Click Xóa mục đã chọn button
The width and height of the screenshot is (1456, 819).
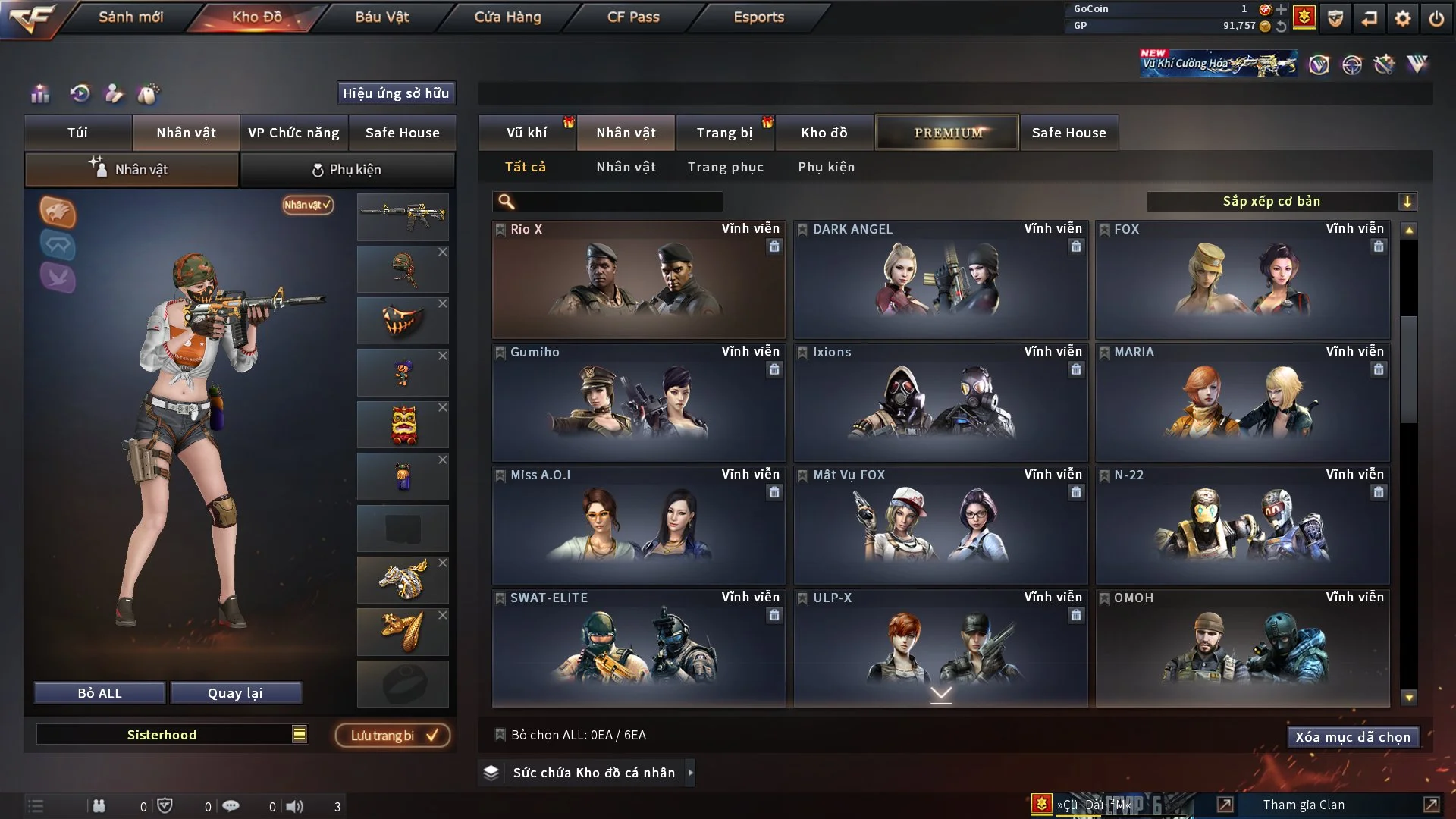coord(1353,737)
